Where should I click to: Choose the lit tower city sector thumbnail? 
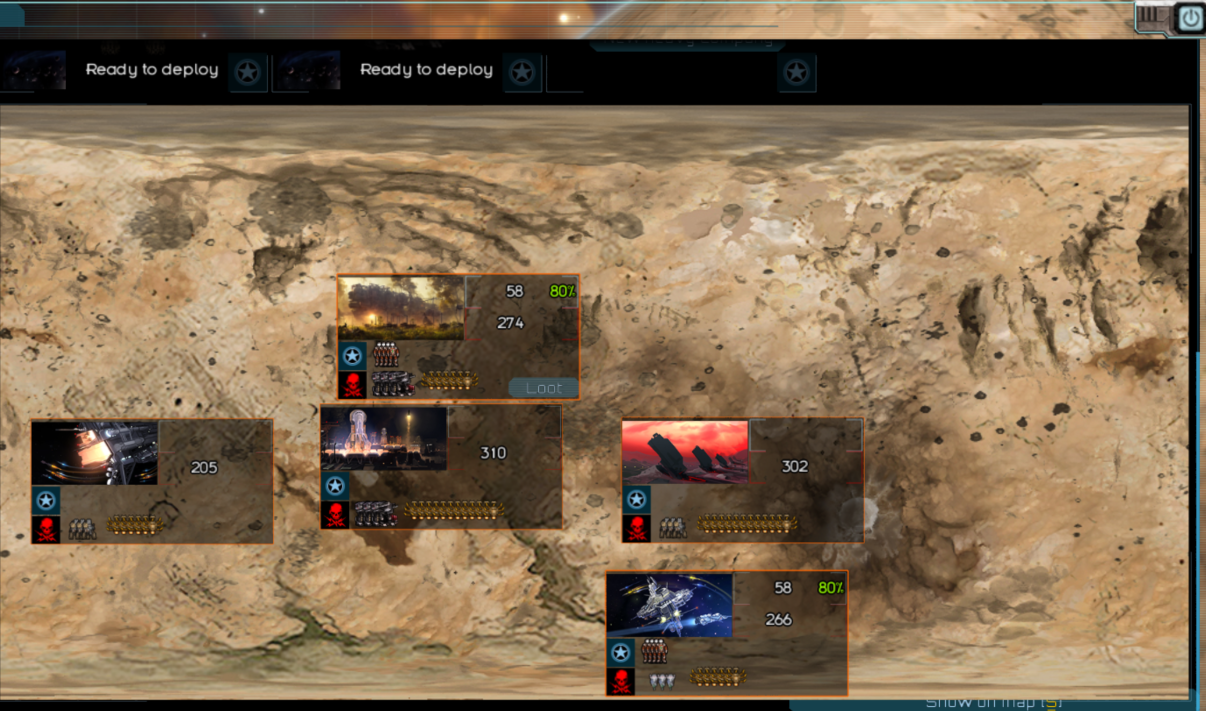(x=384, y=438)
